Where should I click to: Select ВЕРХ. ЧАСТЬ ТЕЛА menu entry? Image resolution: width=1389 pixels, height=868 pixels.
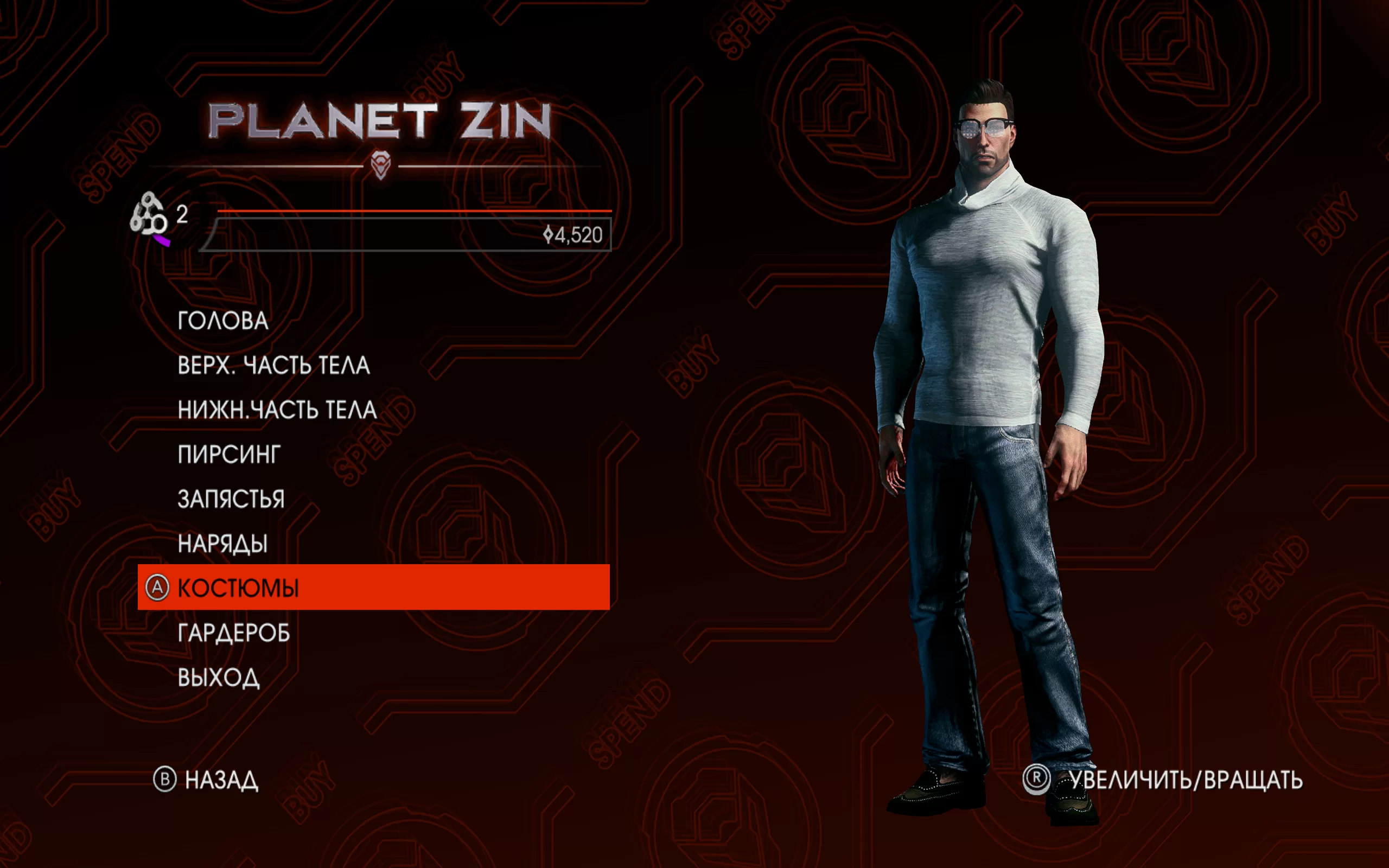273,366
